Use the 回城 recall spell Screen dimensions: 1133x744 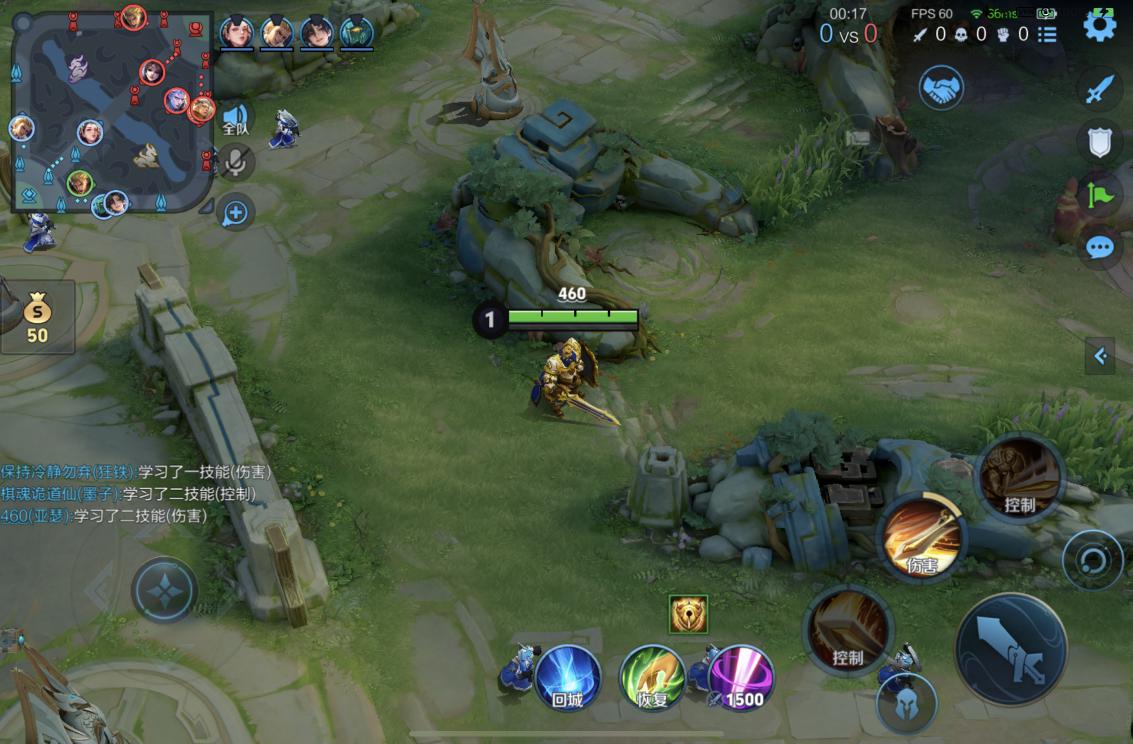(568, 677)
